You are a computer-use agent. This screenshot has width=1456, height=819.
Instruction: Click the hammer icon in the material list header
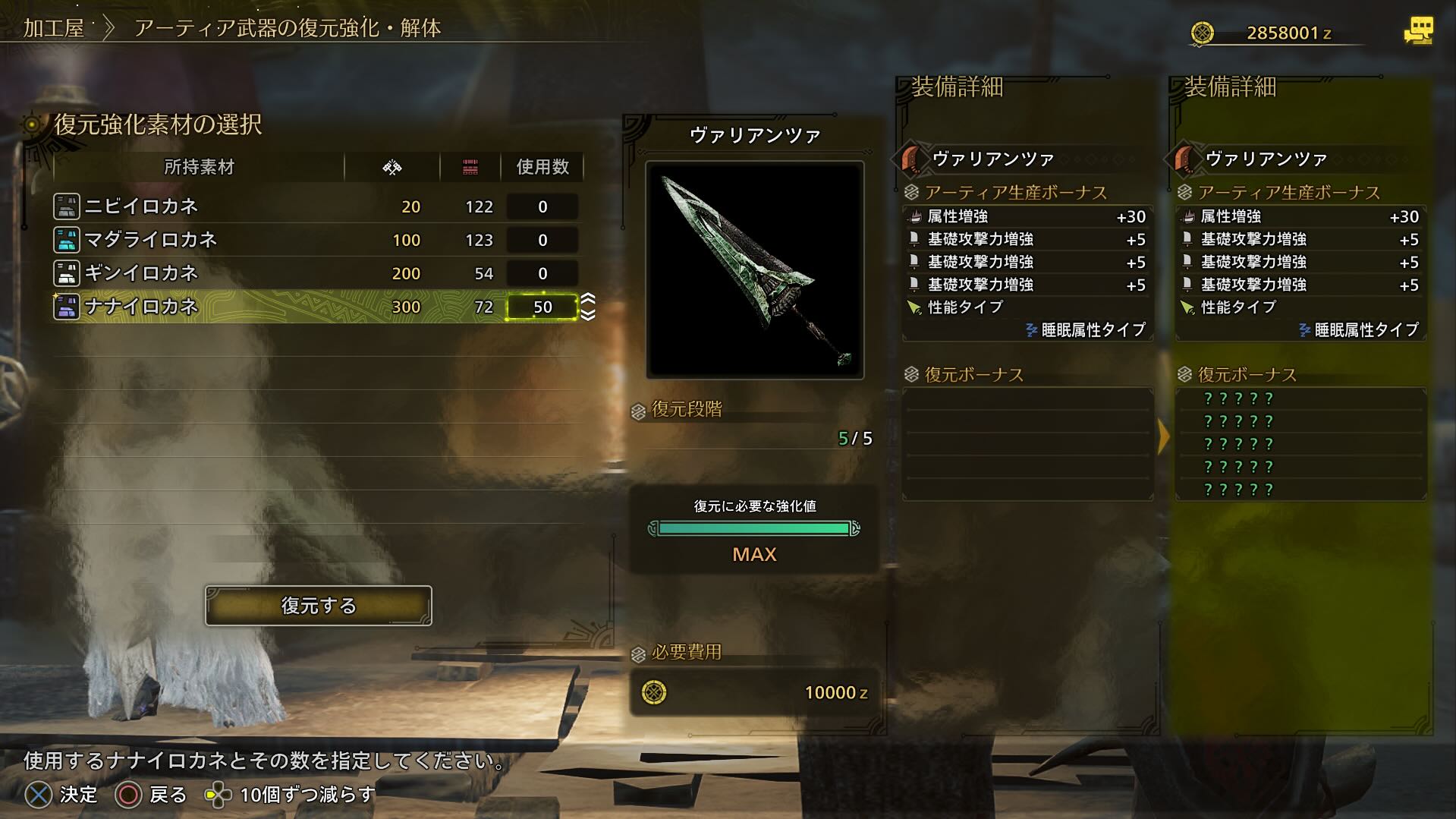pyautogui.click(x=391, y=167)
